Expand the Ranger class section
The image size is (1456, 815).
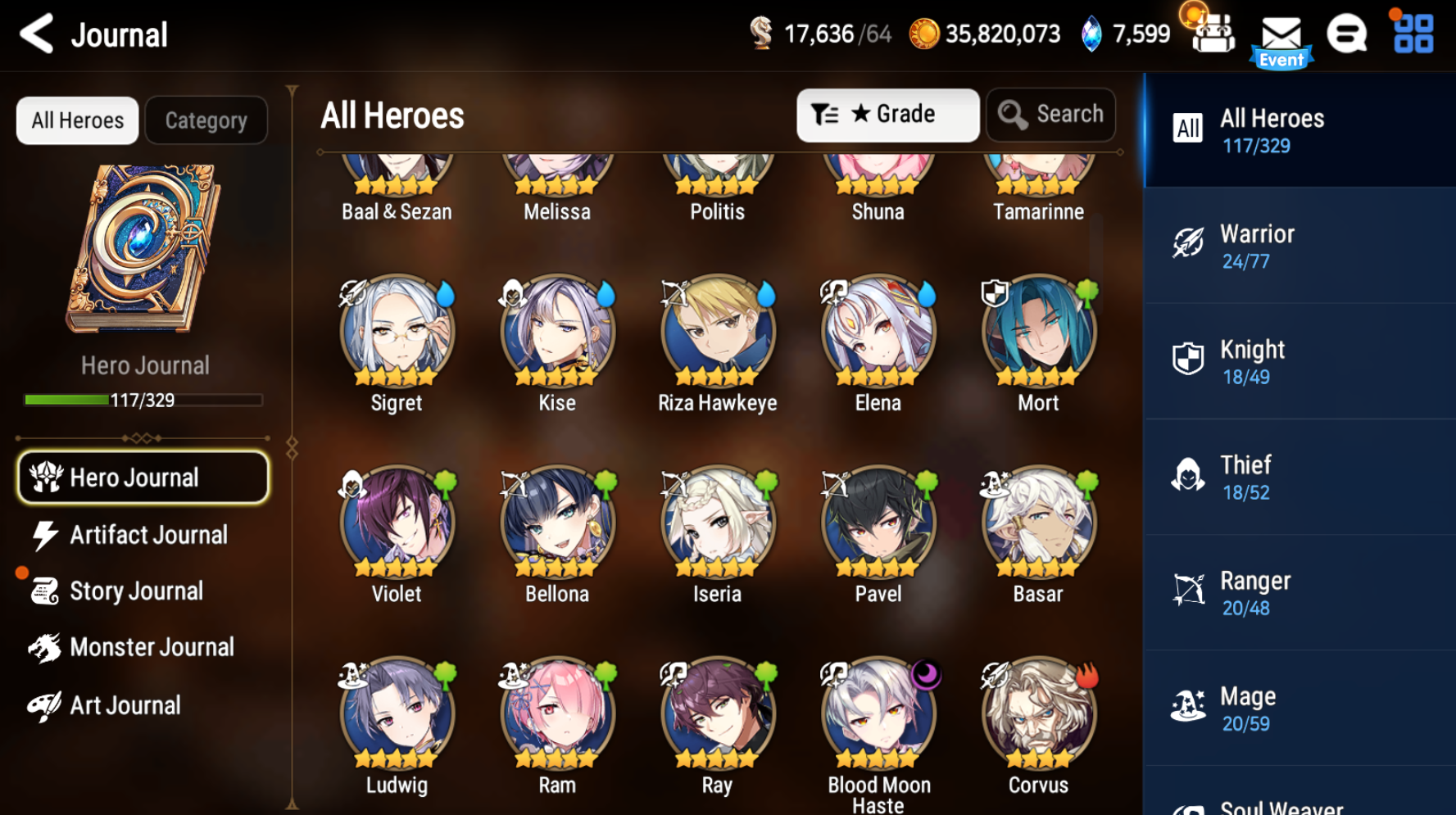[x=1300, y=592]
